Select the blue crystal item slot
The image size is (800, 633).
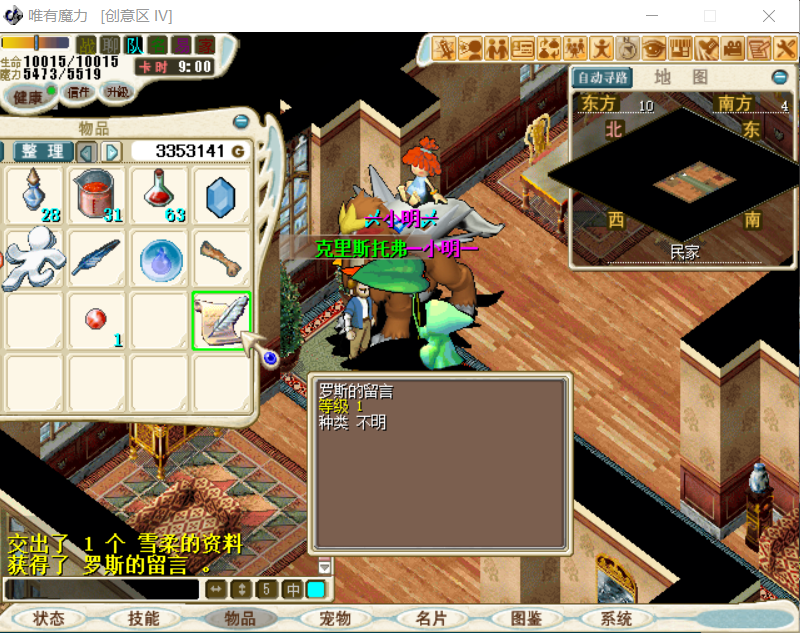(220, 196)
